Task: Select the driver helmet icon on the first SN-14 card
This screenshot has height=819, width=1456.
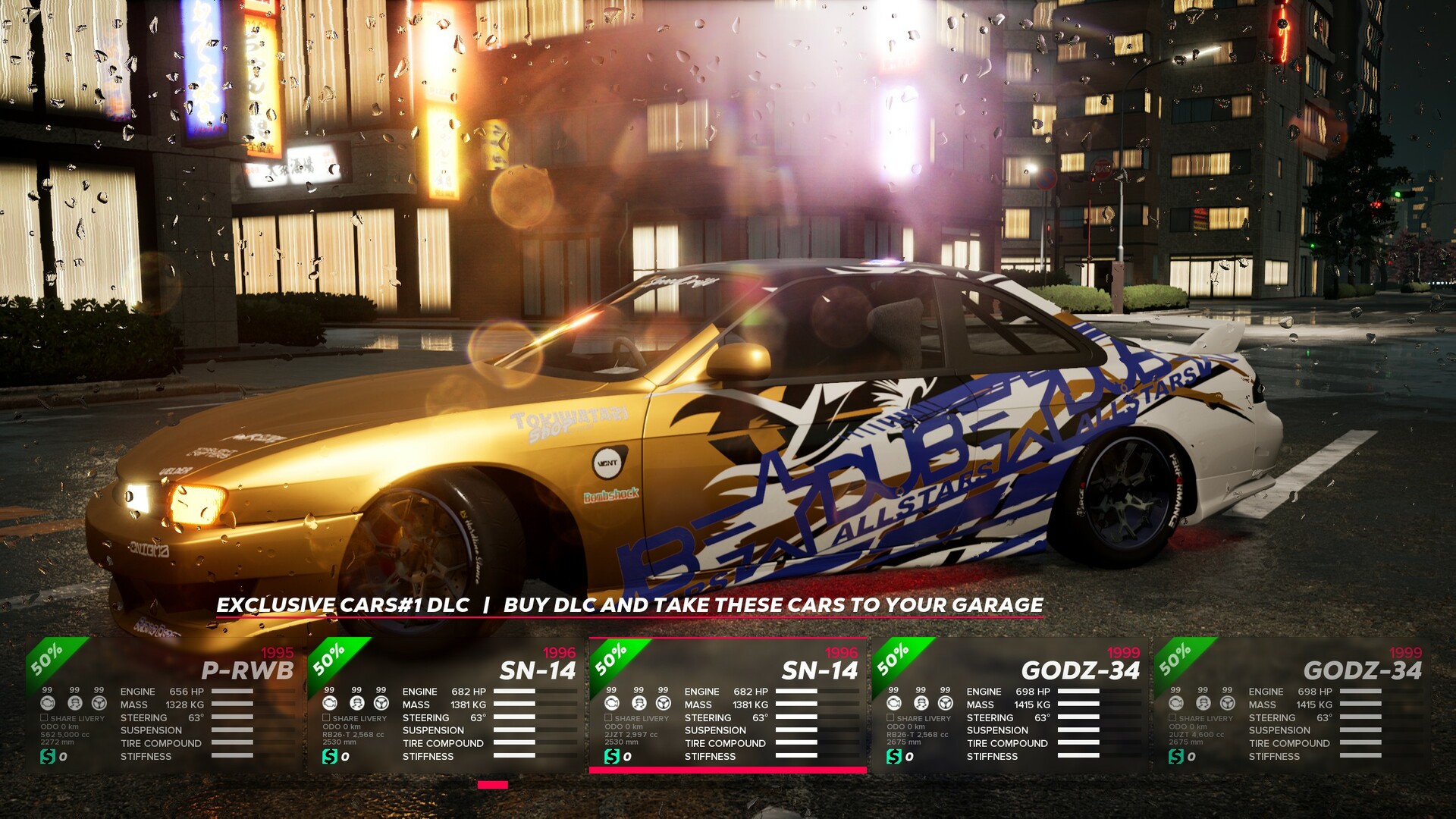Action: pyautogui.click(x=355, y=704)
